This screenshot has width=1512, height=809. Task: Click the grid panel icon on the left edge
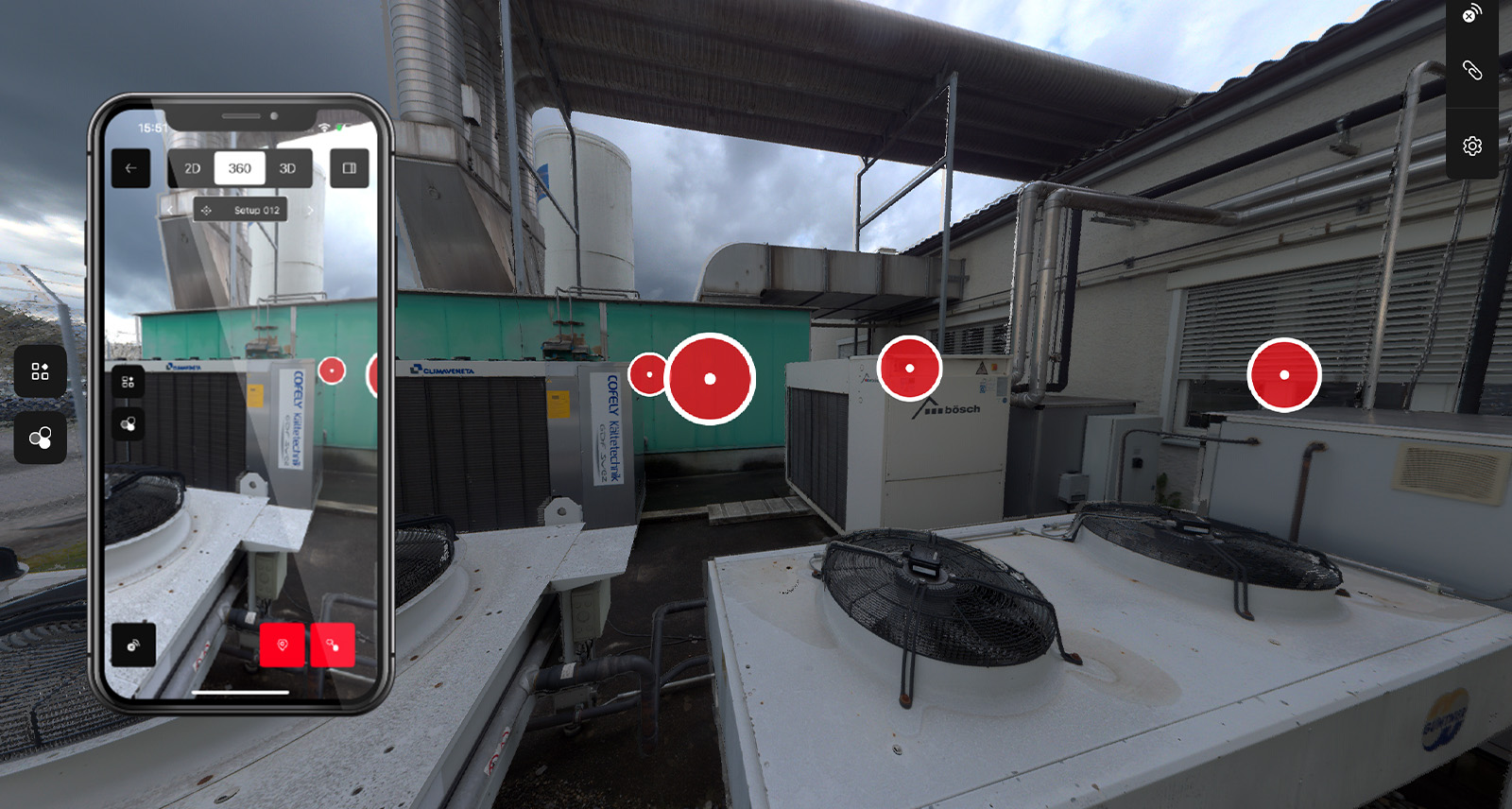tap(39, 371)
